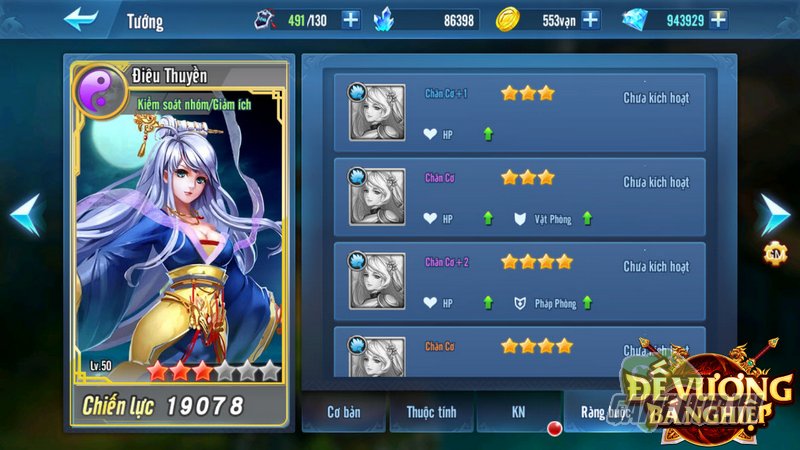Show the next hero with right arrow
The height and width of the screenshot is (450, 800).
pyautogui.click(x=774, y=213)
